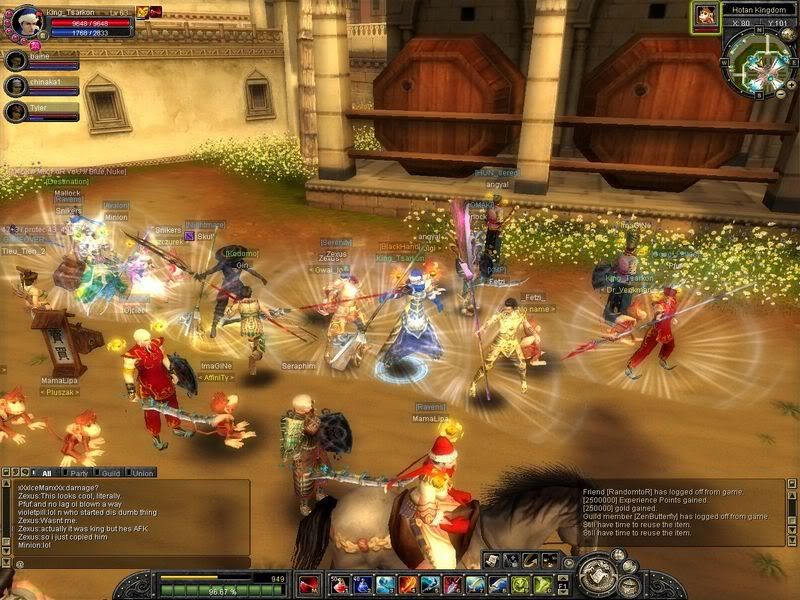The width and height of the screenshot is (800, 600).
Task: Click the golden buff icon beside the name
Action: click(141, 12)
